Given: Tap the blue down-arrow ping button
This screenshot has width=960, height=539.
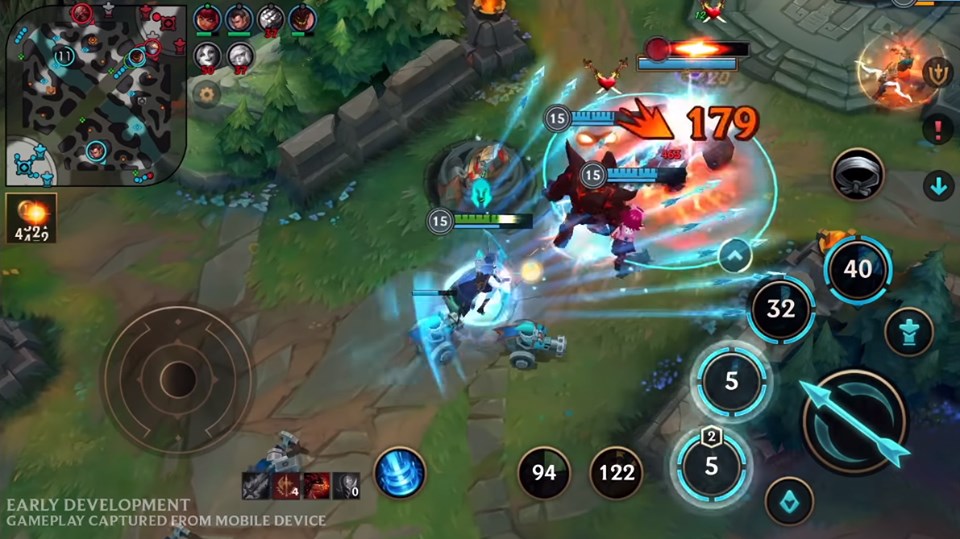Looking at the screenshot, I should [938, 185].
